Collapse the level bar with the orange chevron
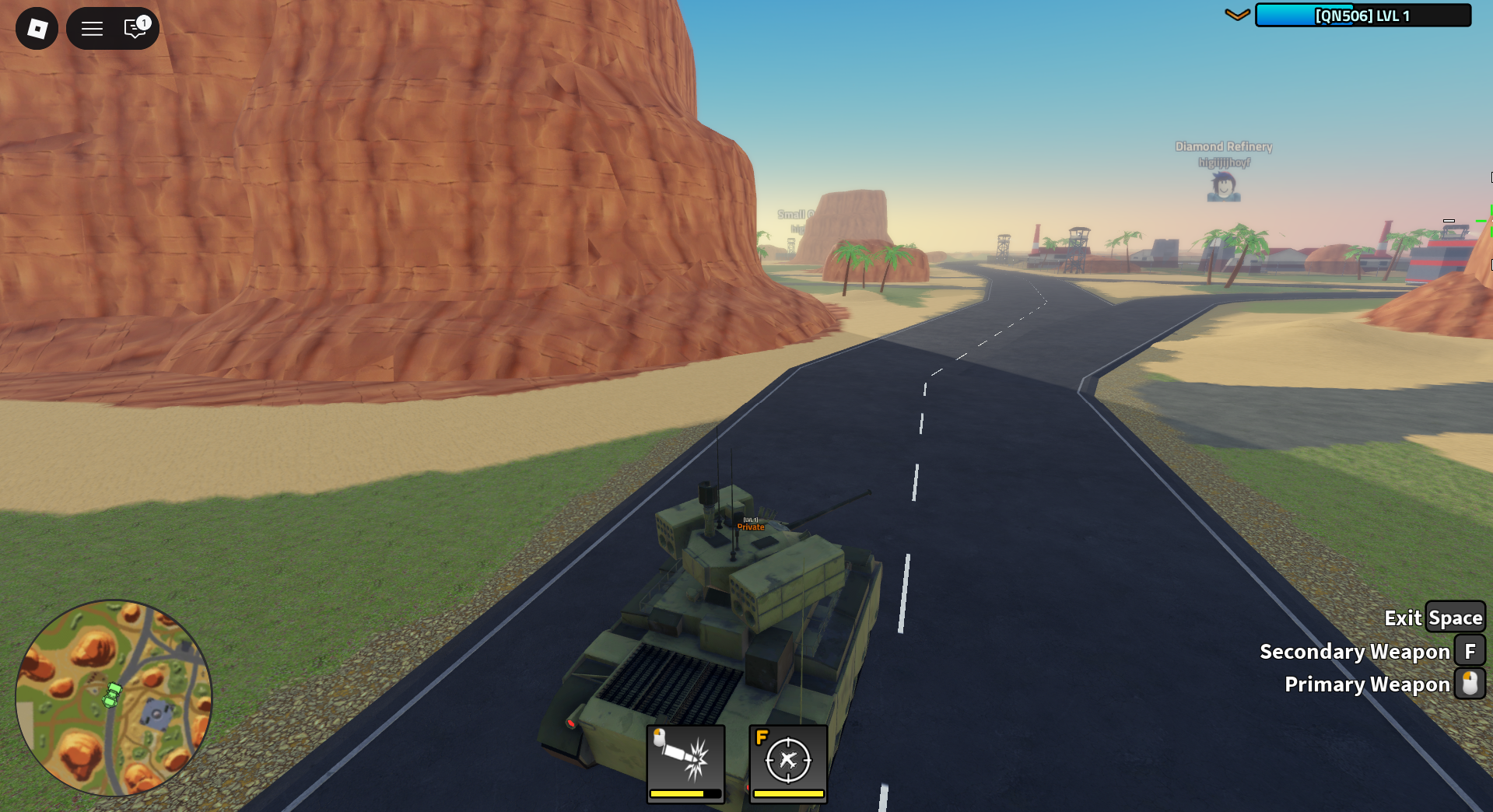The width and height of the screenshot is (1493, 812). (1237, 14)
